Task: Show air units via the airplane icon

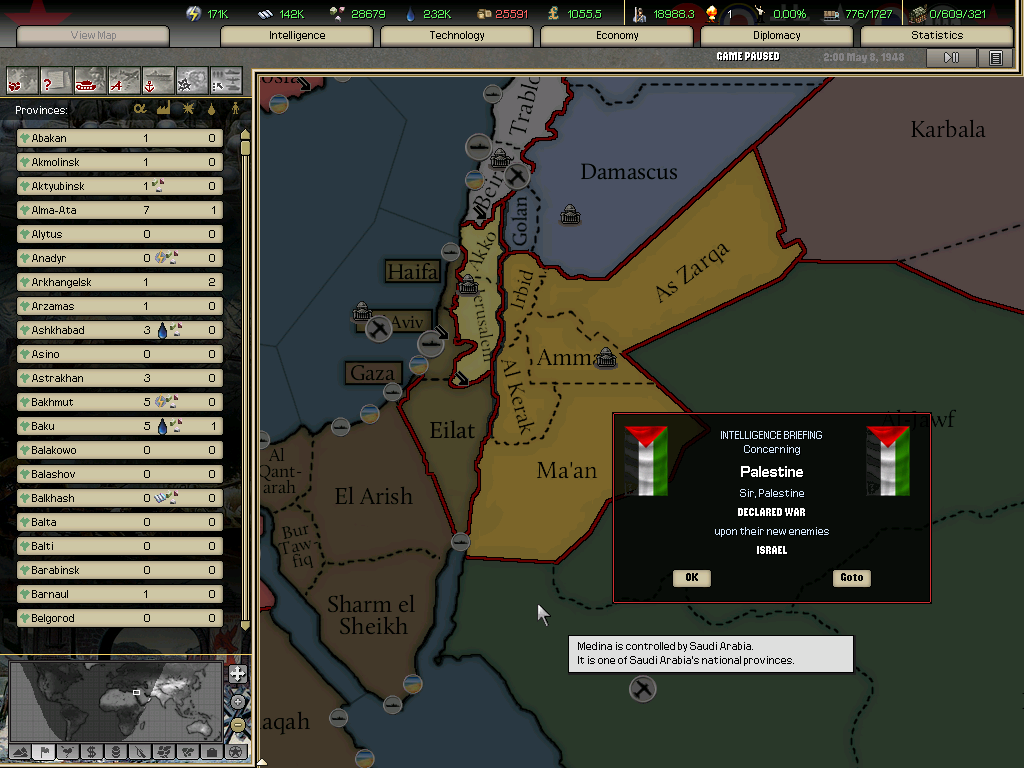Action: pos(124,80)
